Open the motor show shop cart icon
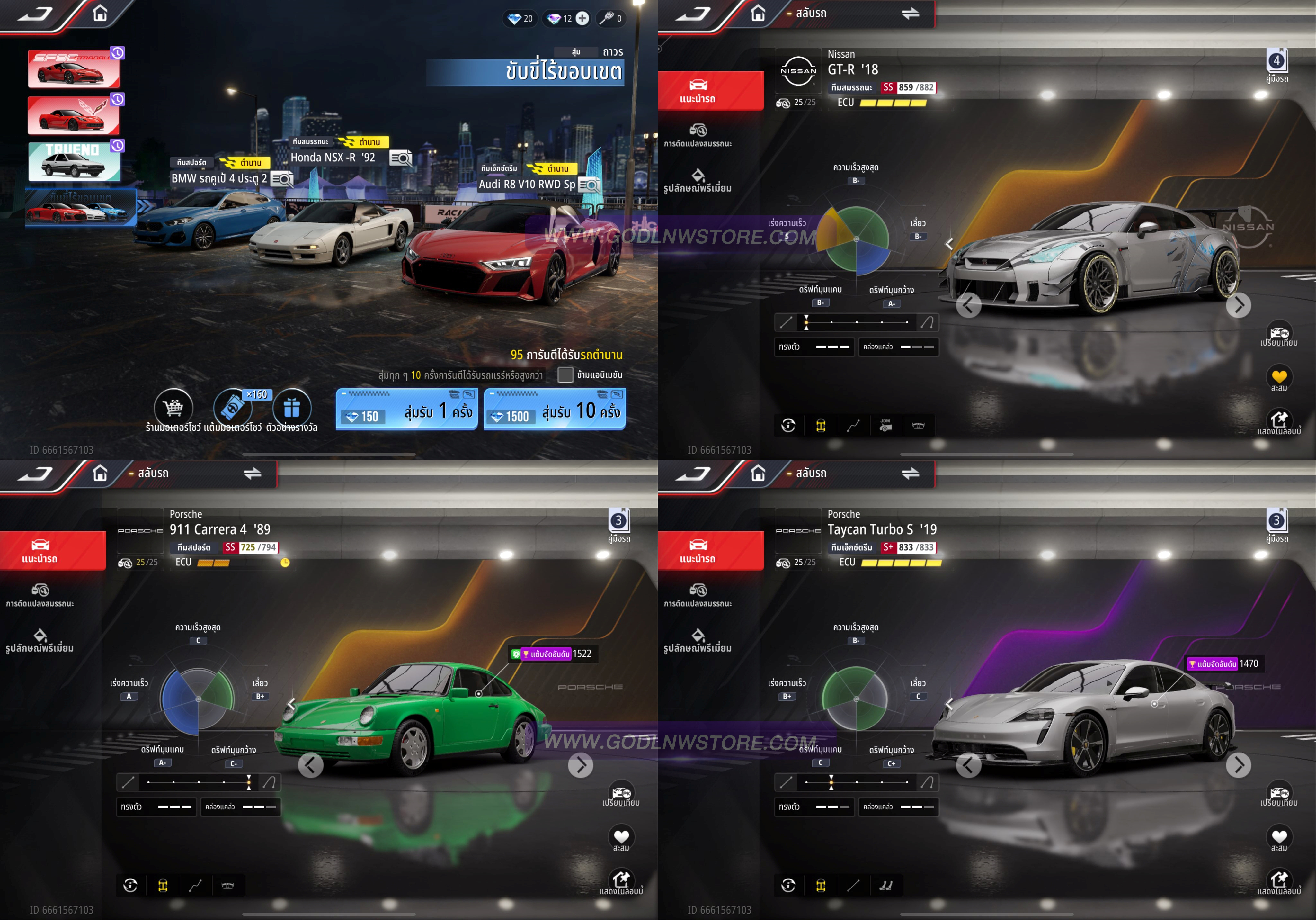Screen dimensions: 1316x920 click(173, 408)
